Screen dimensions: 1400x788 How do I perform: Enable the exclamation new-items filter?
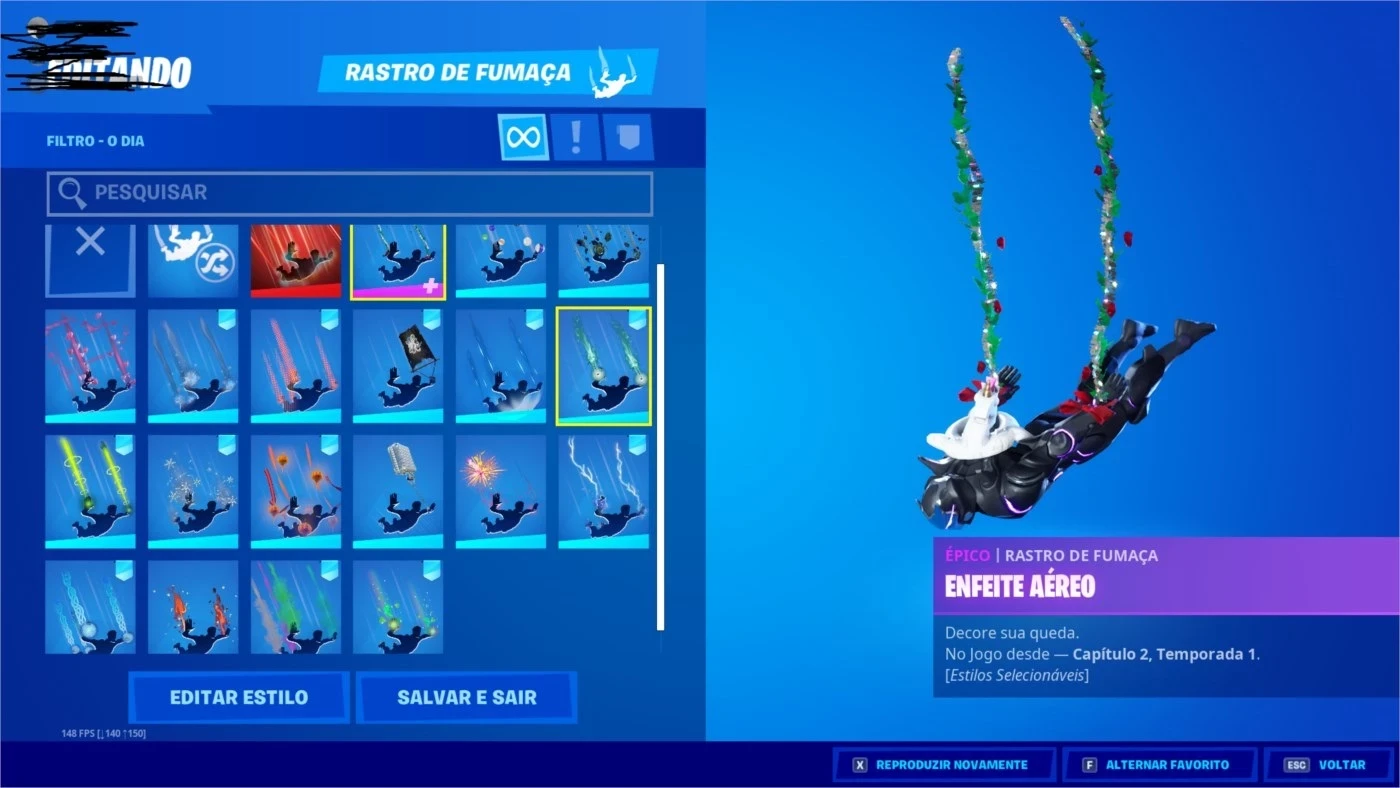(573, 135)
